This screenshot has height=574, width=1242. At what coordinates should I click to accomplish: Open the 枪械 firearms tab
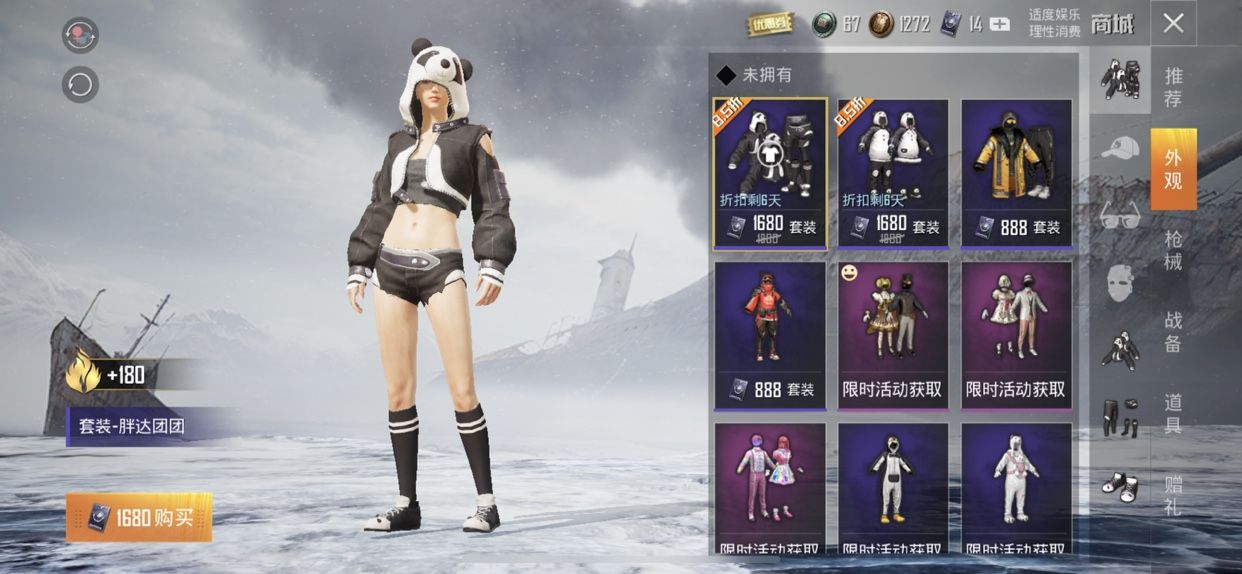point(1173,250)
